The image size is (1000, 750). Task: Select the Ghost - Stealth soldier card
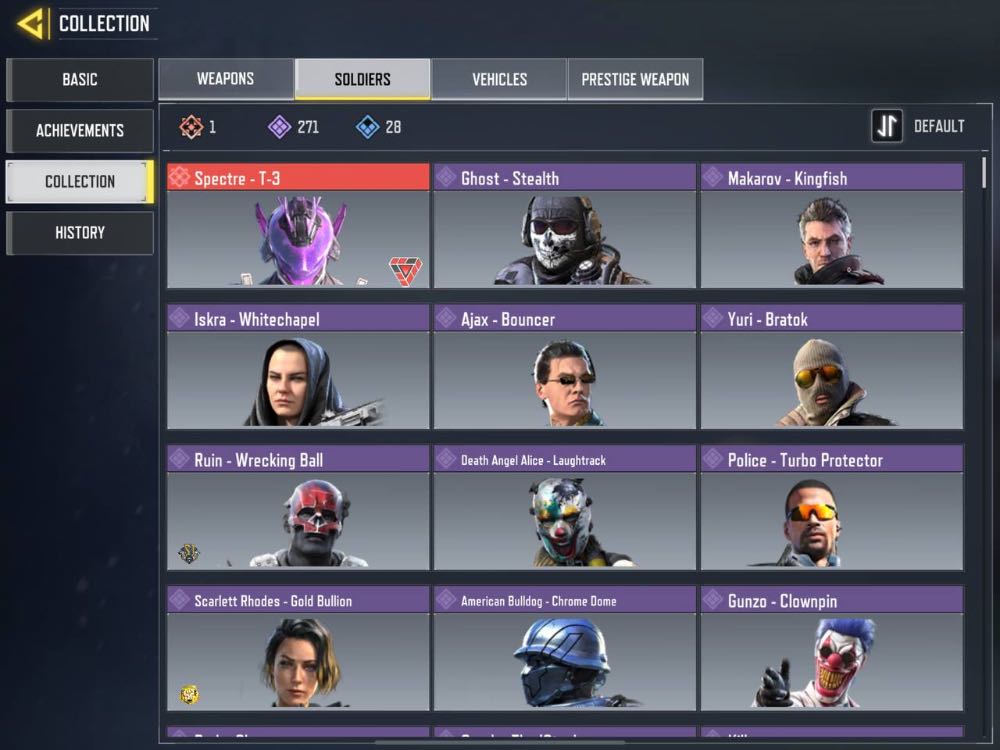[564, 226]
